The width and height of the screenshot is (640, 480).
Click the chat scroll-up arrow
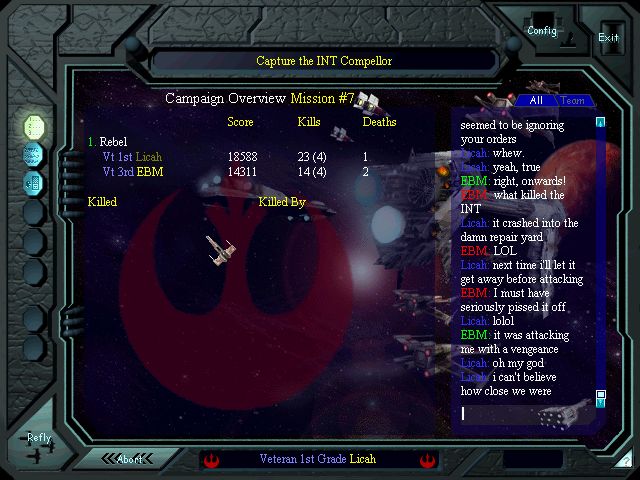601,123
